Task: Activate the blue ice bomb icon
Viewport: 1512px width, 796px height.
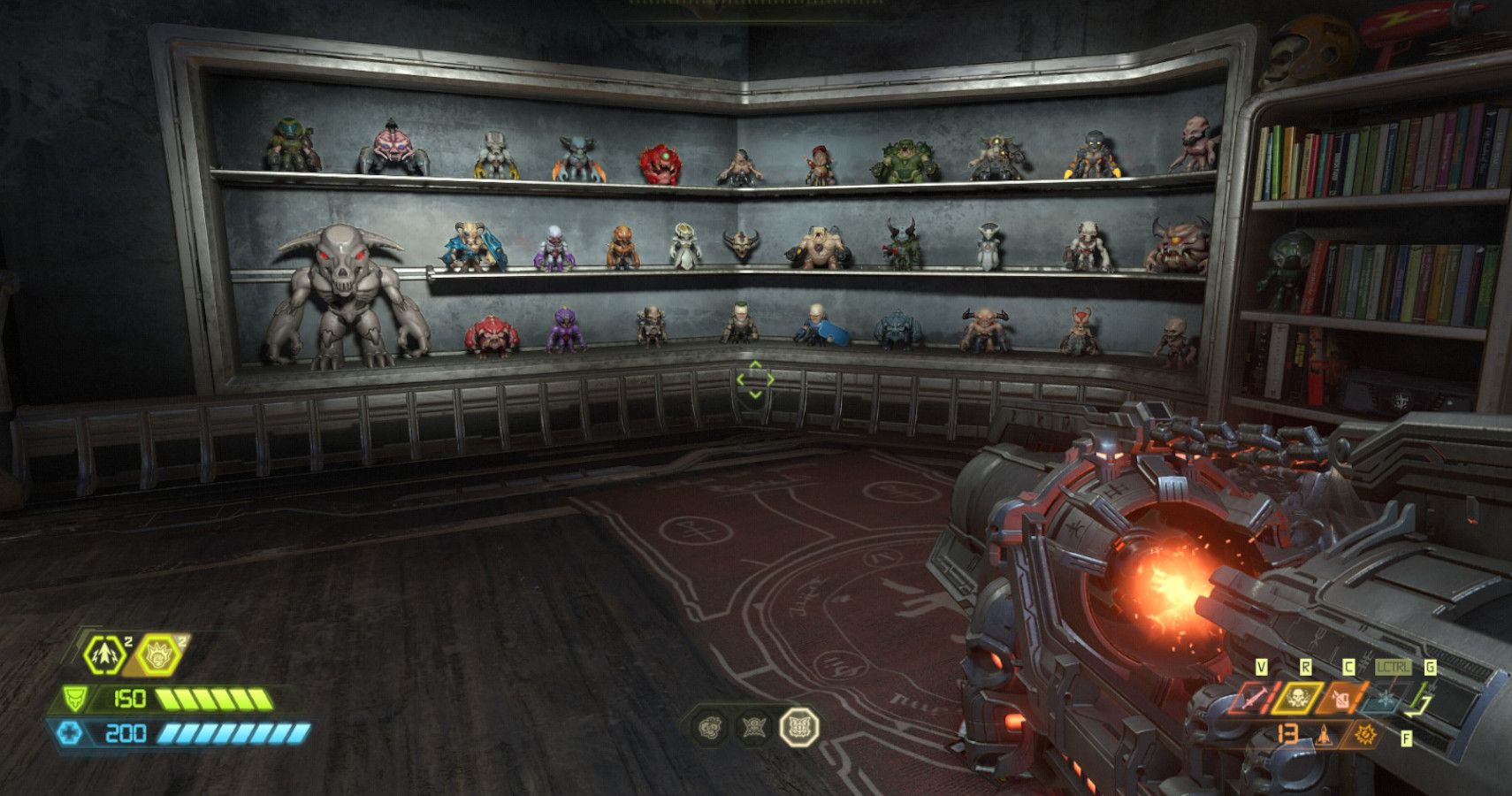Action: [x=1384, y=699]
